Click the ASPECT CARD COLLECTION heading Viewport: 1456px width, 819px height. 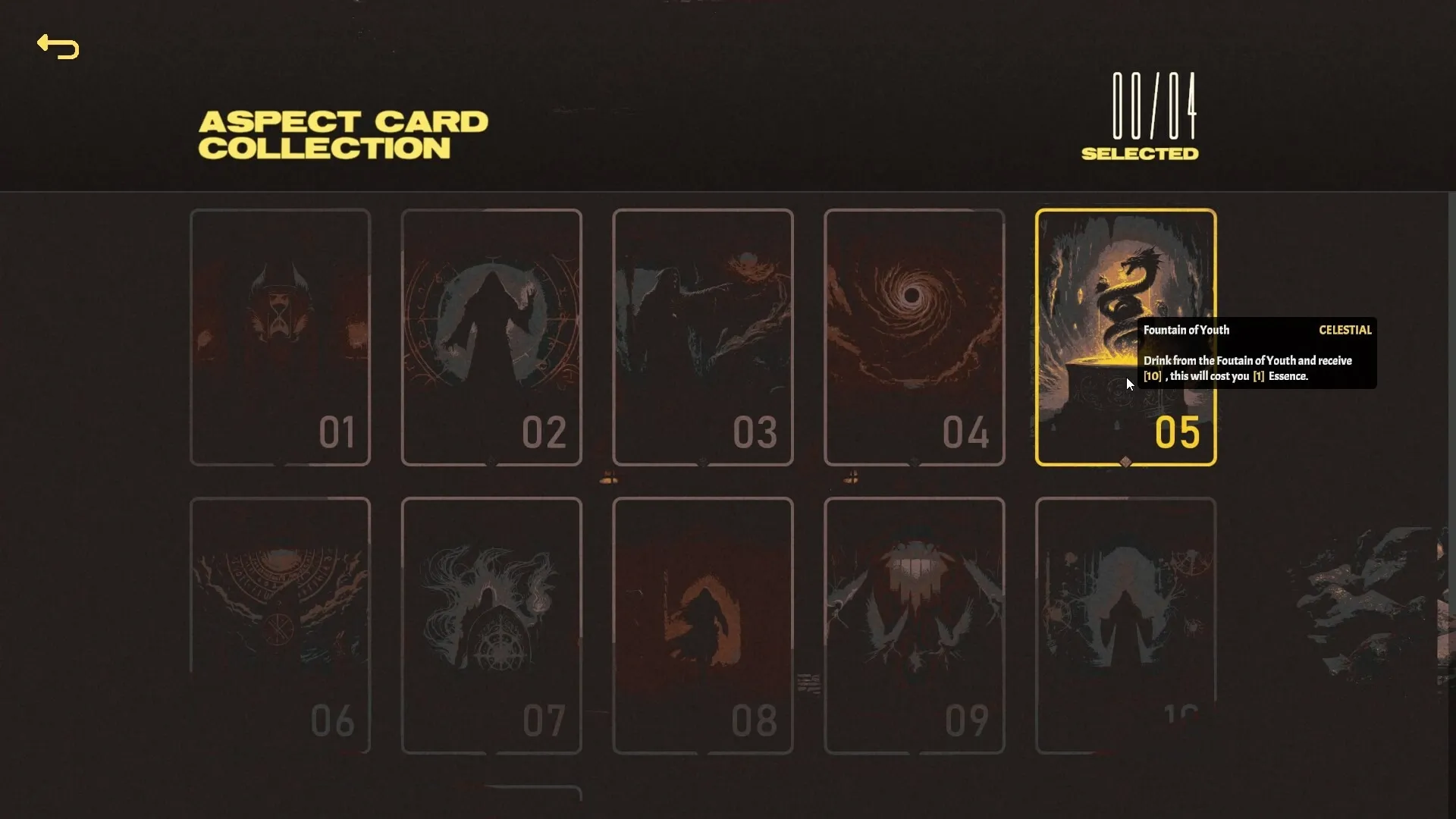343,133
